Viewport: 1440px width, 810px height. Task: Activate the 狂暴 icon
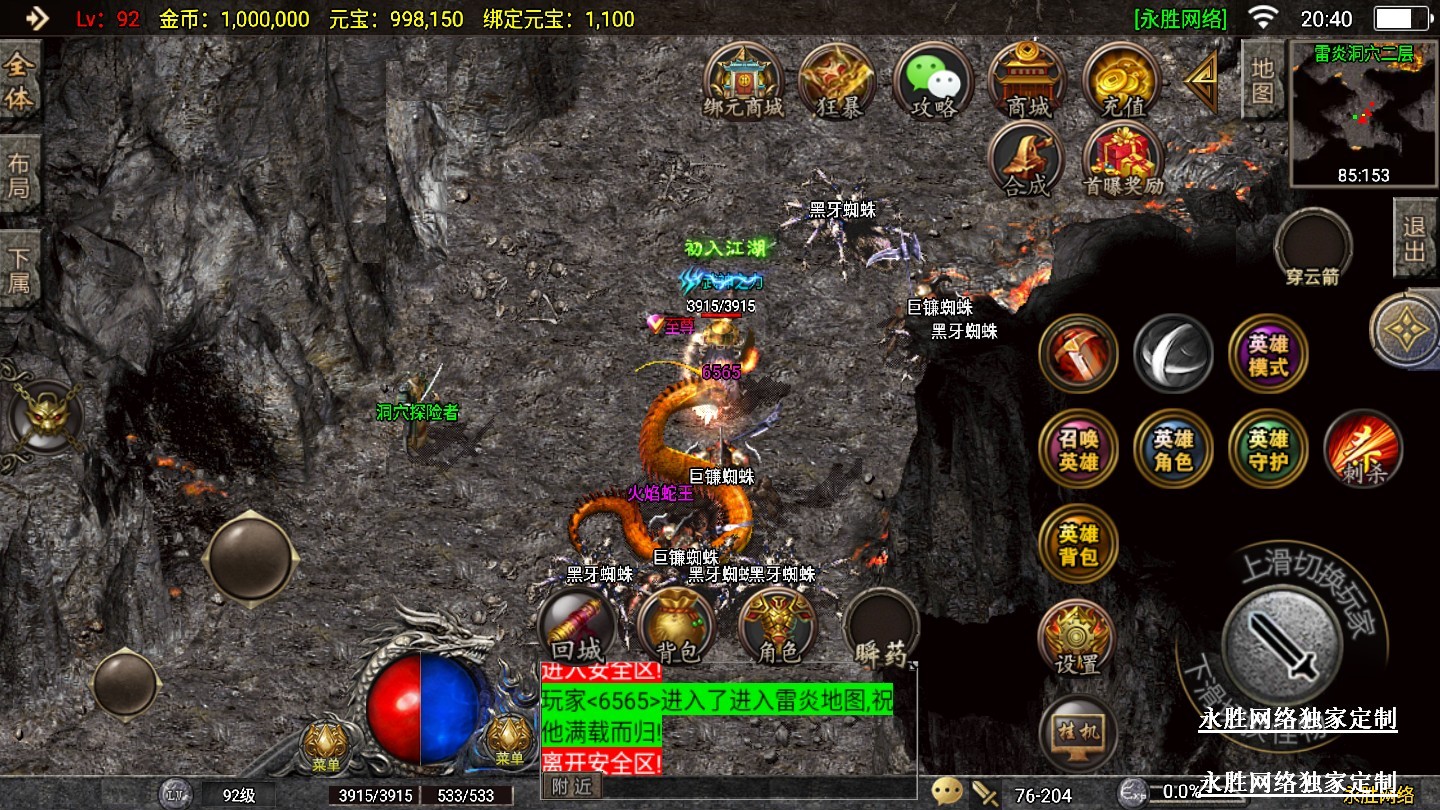point(838,80)
